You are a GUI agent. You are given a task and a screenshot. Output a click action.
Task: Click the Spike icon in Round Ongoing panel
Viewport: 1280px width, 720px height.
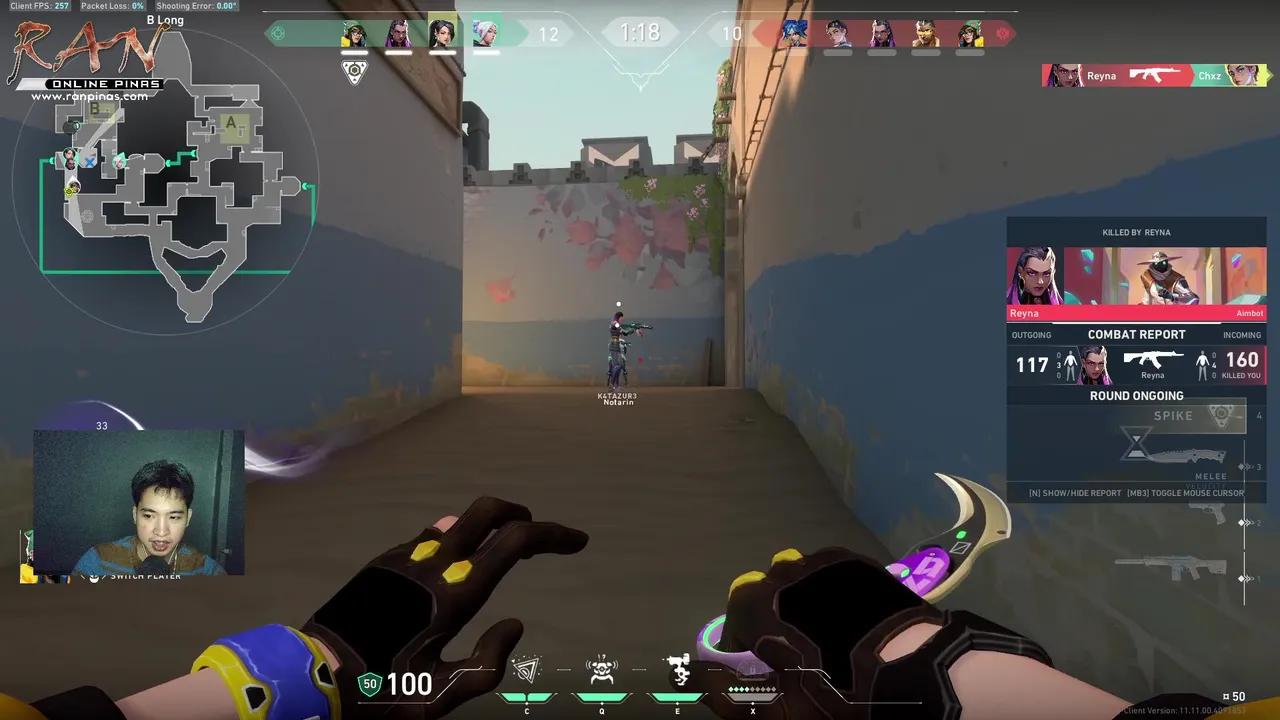(x=1222, y=415)
